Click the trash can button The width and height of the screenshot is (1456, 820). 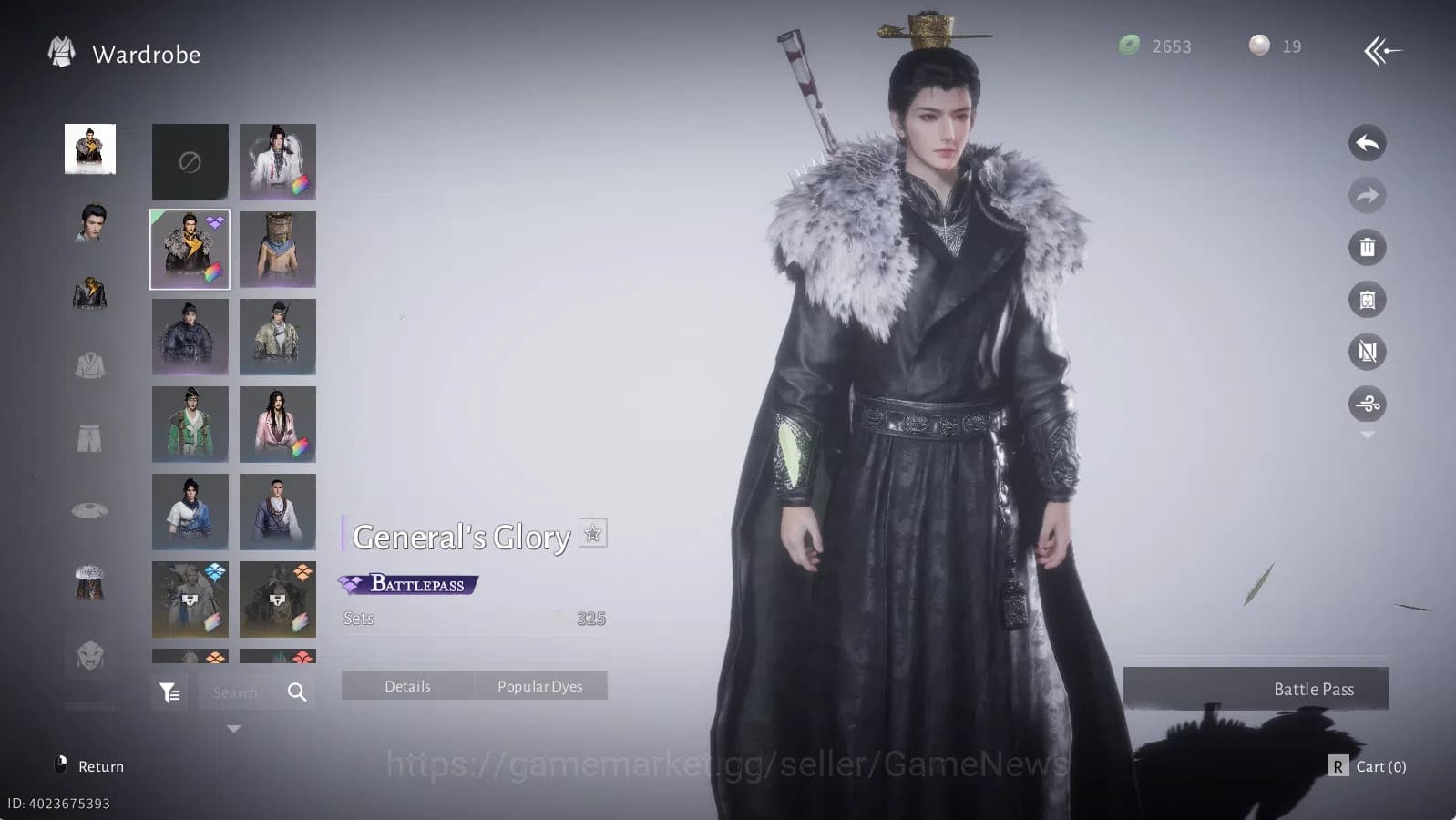coord(1367,247)
